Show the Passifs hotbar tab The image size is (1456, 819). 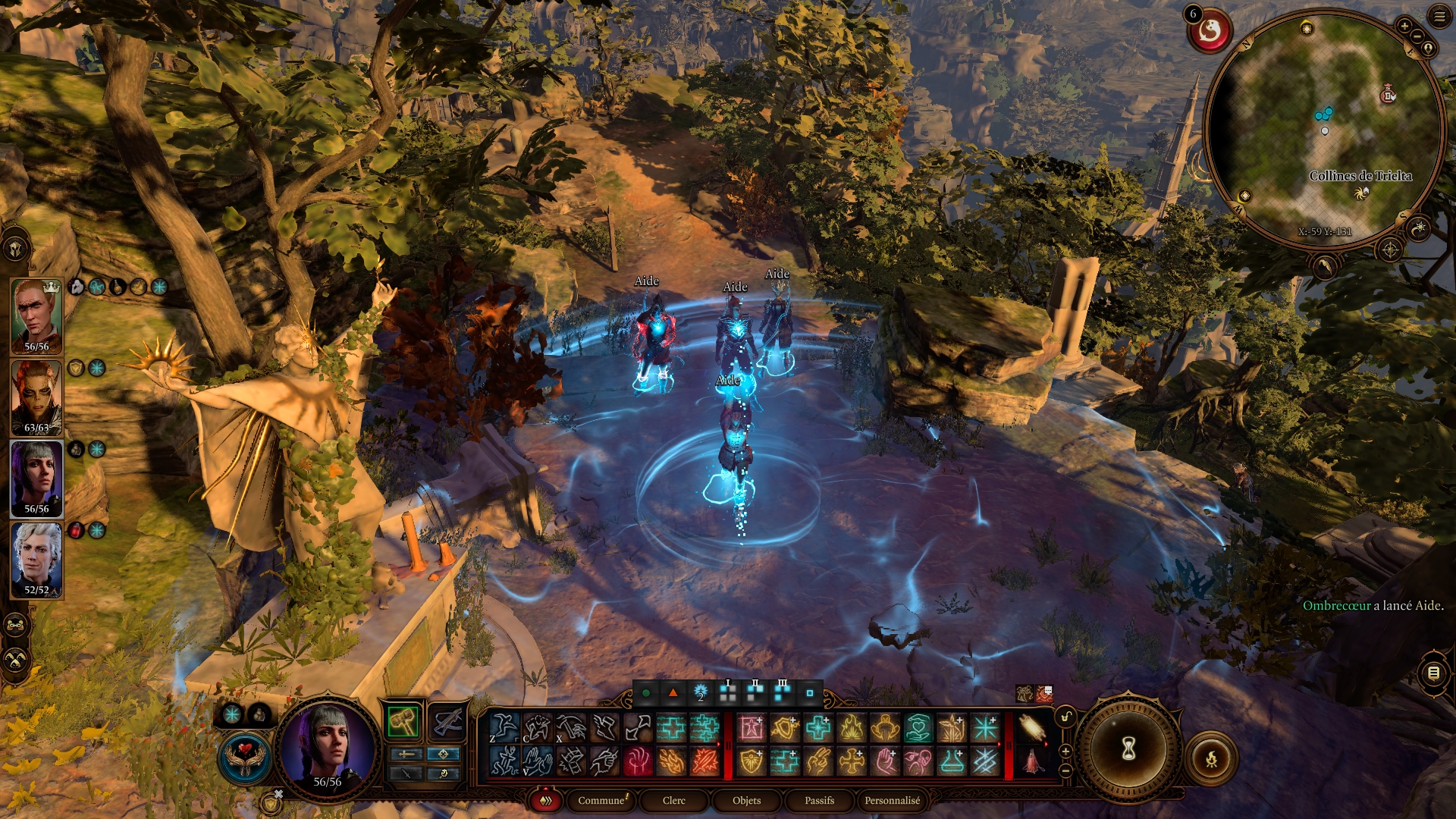(819, 800)
